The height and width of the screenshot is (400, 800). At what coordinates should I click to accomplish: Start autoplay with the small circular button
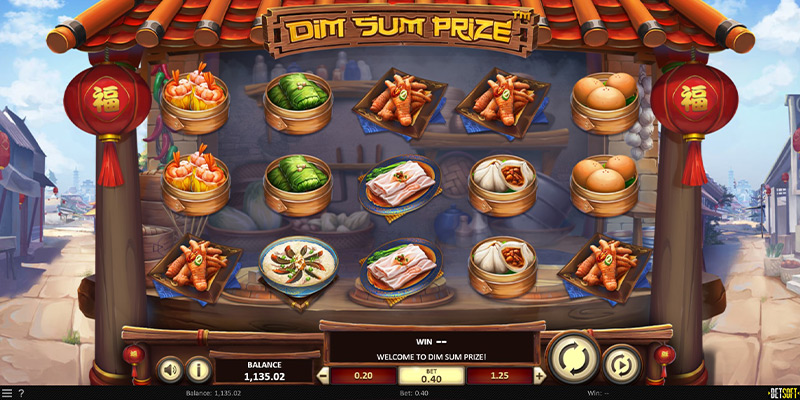[x=620, y=365]
